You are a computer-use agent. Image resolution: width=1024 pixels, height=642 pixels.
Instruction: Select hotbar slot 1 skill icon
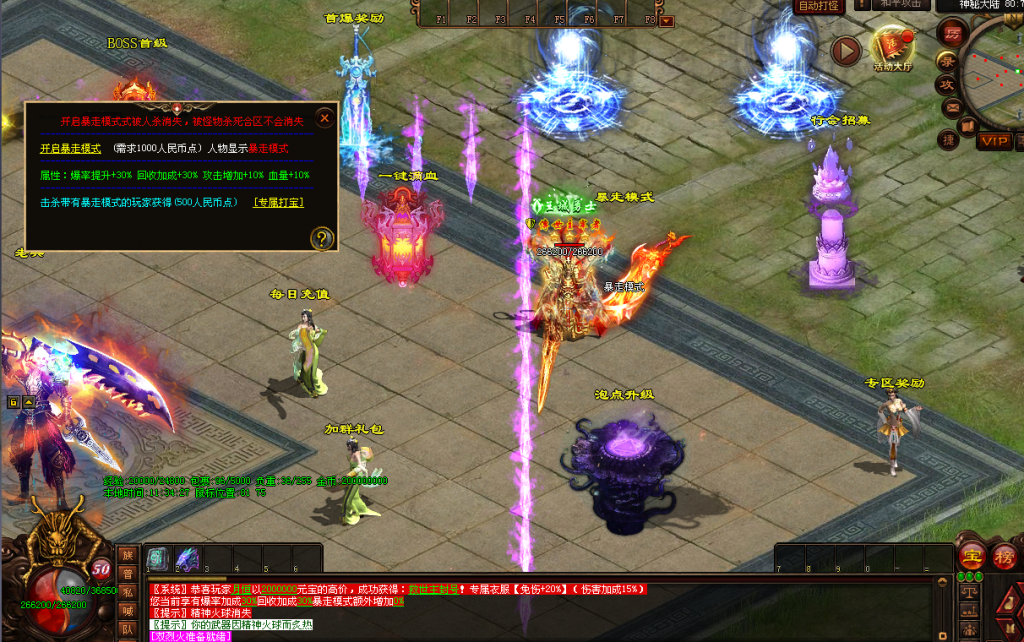coord(159,559)
